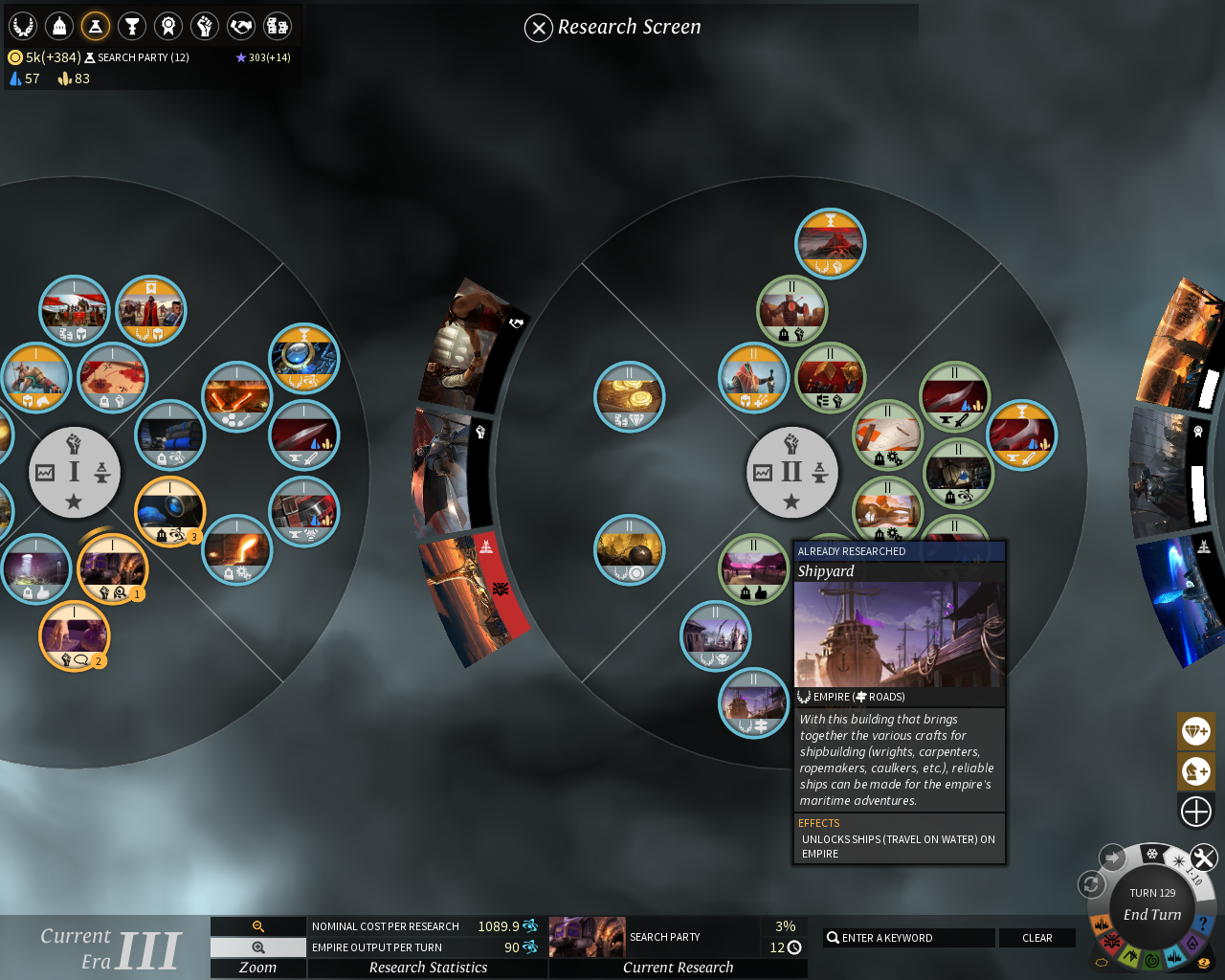Select the research flask icon in top toolbar
The height and width of the screenshot is (980, 1225).
coord(94,25)
